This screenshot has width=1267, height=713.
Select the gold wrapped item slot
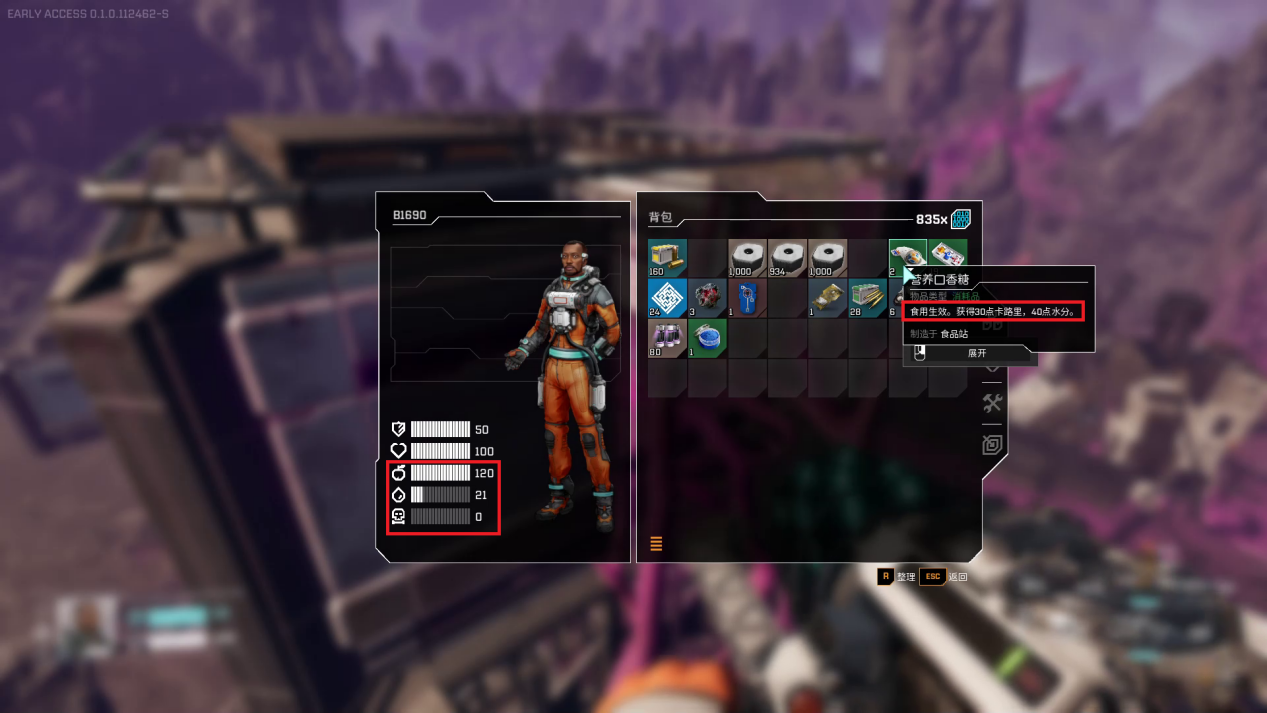[827, 298]
